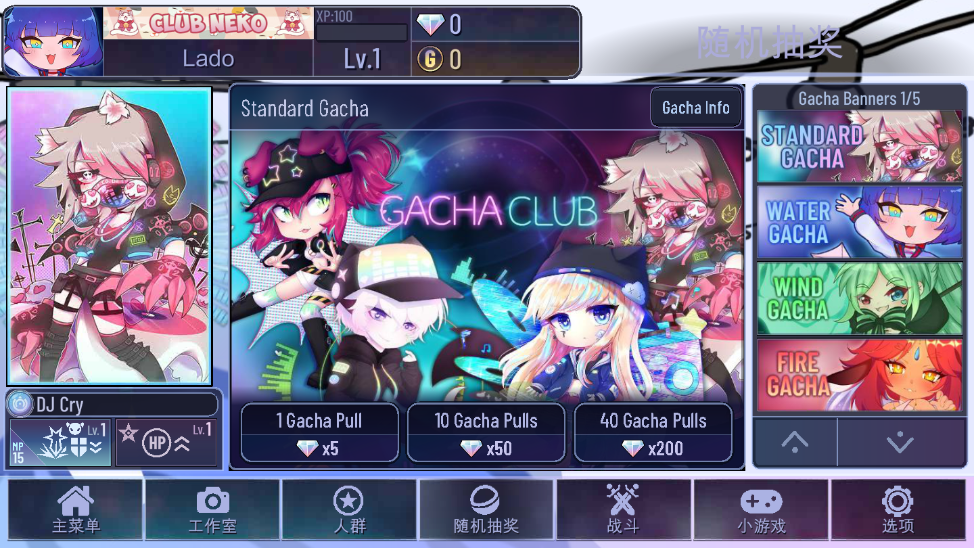This screenshot has width=974, height=548.
Task: Select the Standard Gacha banner
Action: (859, 146)
